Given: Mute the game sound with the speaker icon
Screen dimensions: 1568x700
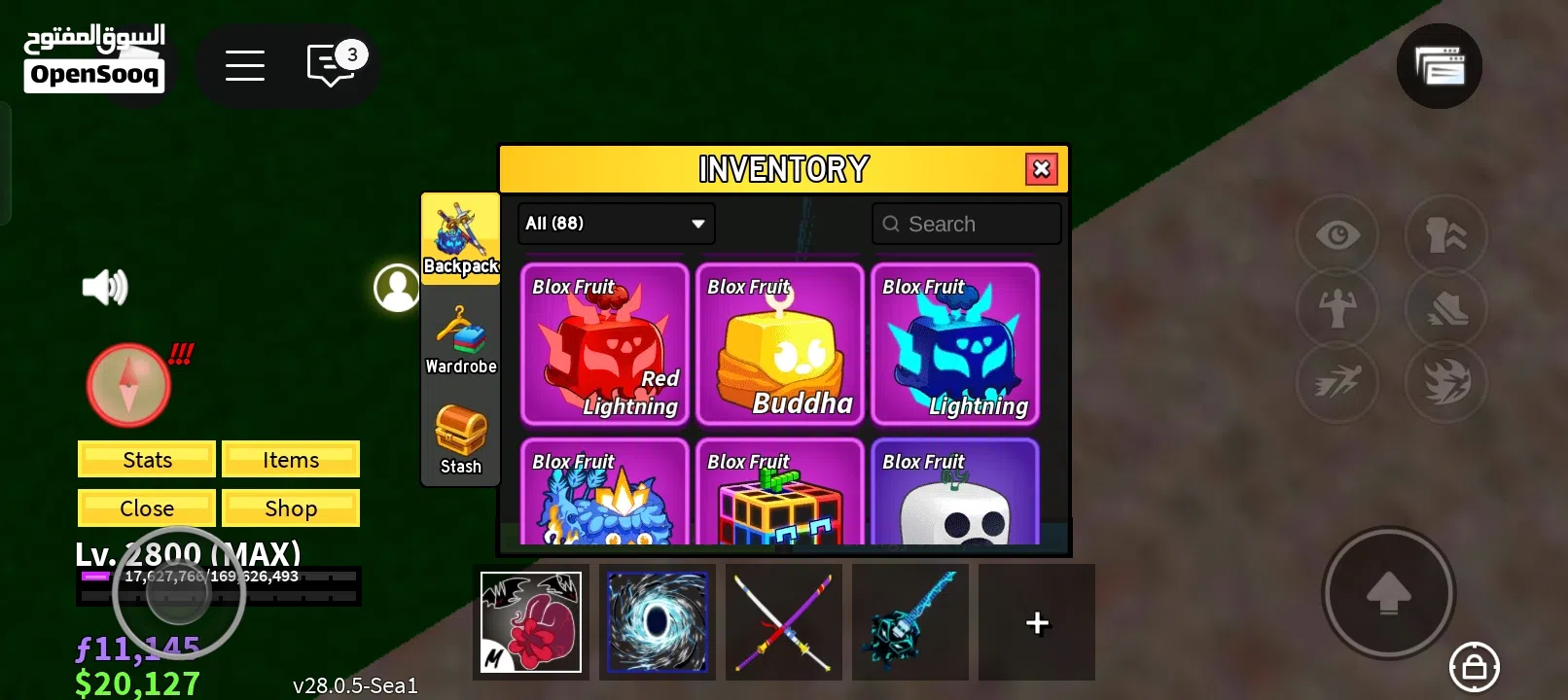Looking at the screenshot, I should pyautogui.click(x=106, y=287).
